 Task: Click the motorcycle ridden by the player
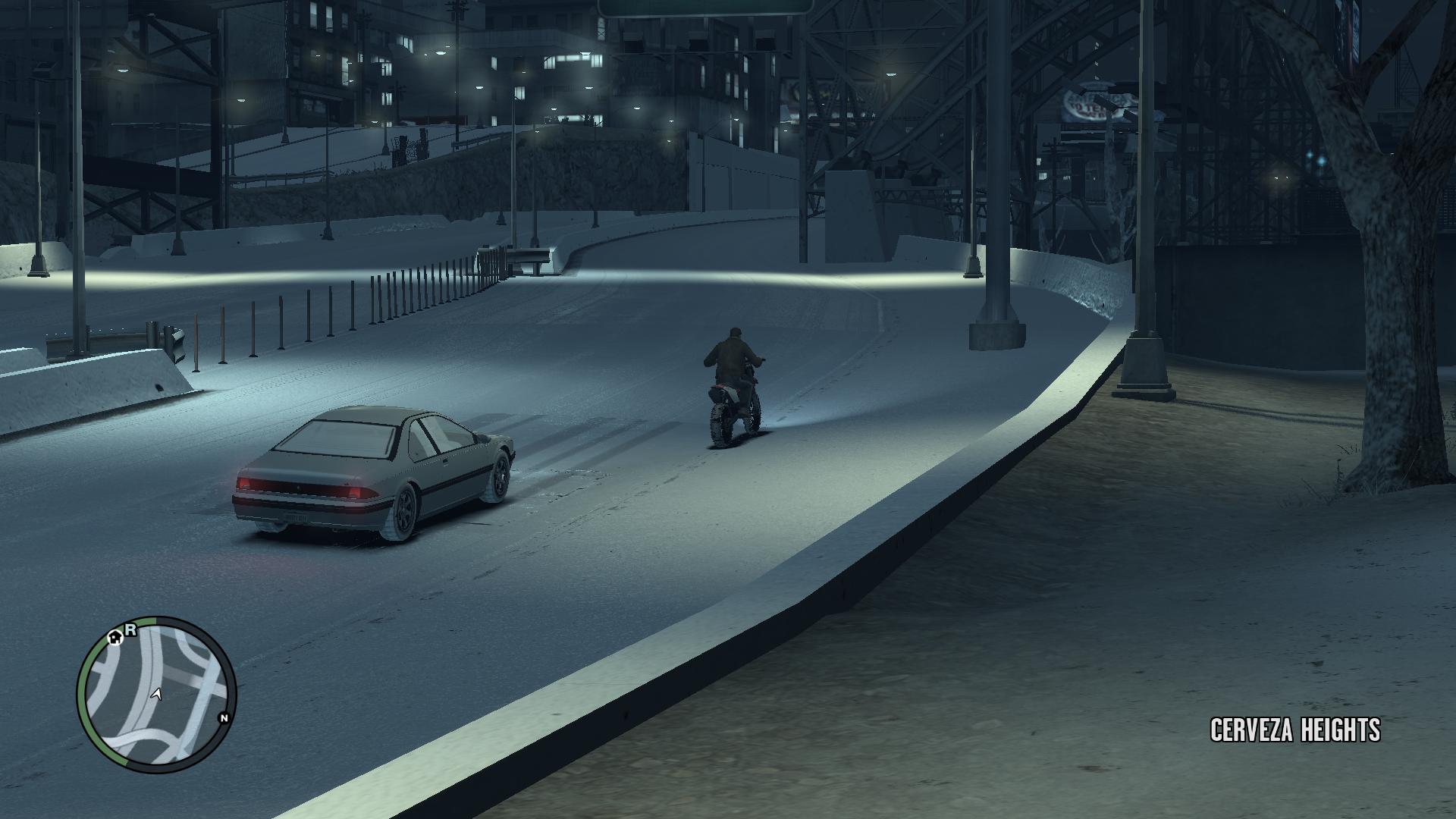coord(732,413)
